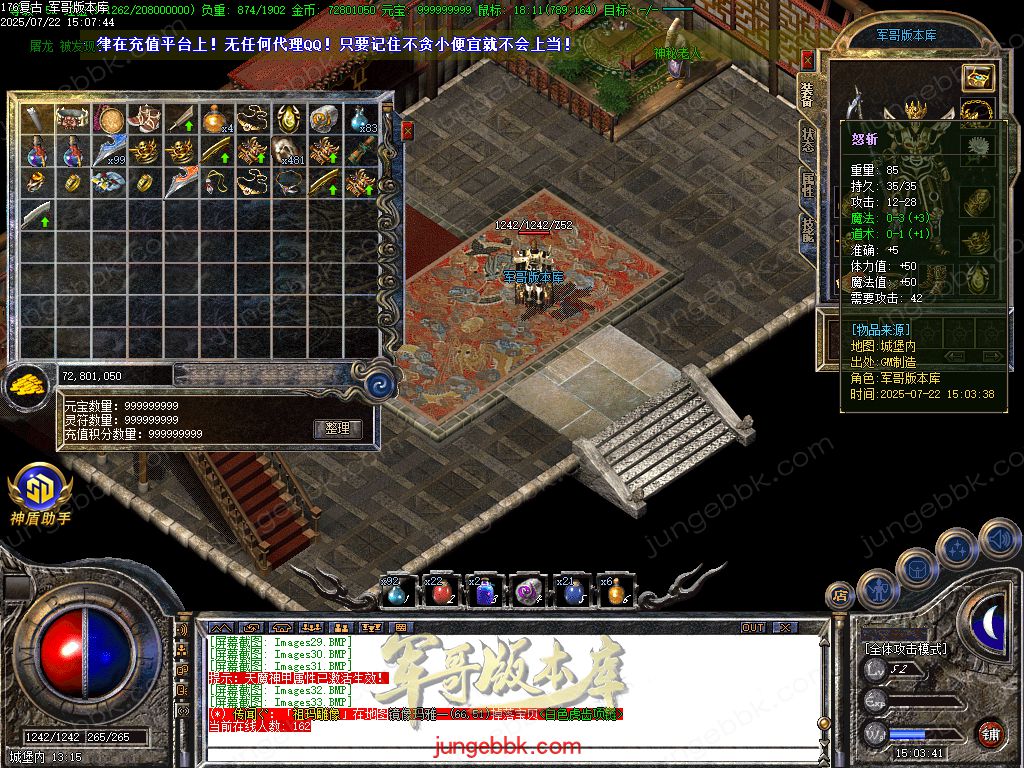Screen dimensions: 1024x768
Task: Click the gold coin pile icon
Action: coord(28,383)
